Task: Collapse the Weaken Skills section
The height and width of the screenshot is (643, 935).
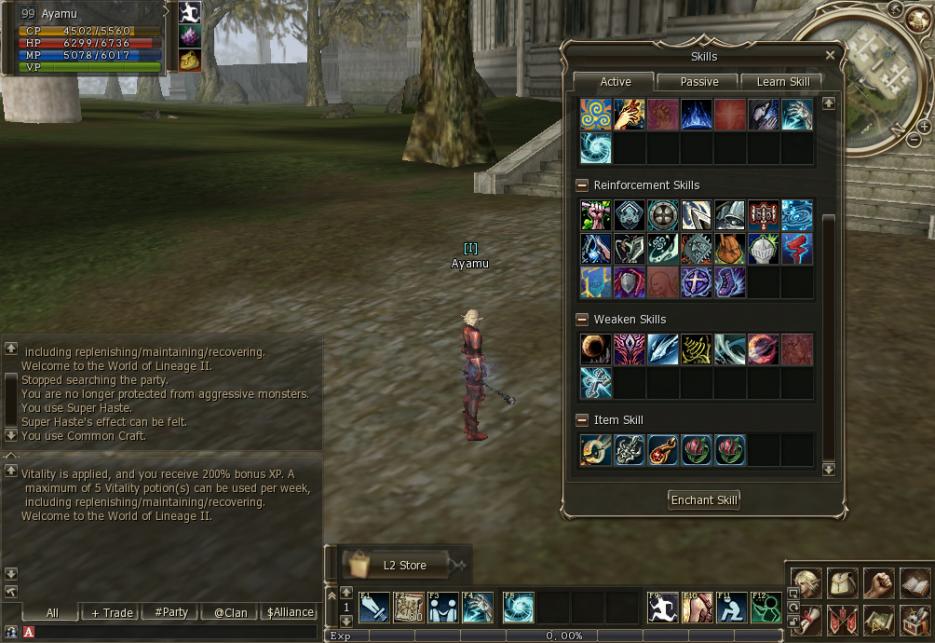Action: 581,319
